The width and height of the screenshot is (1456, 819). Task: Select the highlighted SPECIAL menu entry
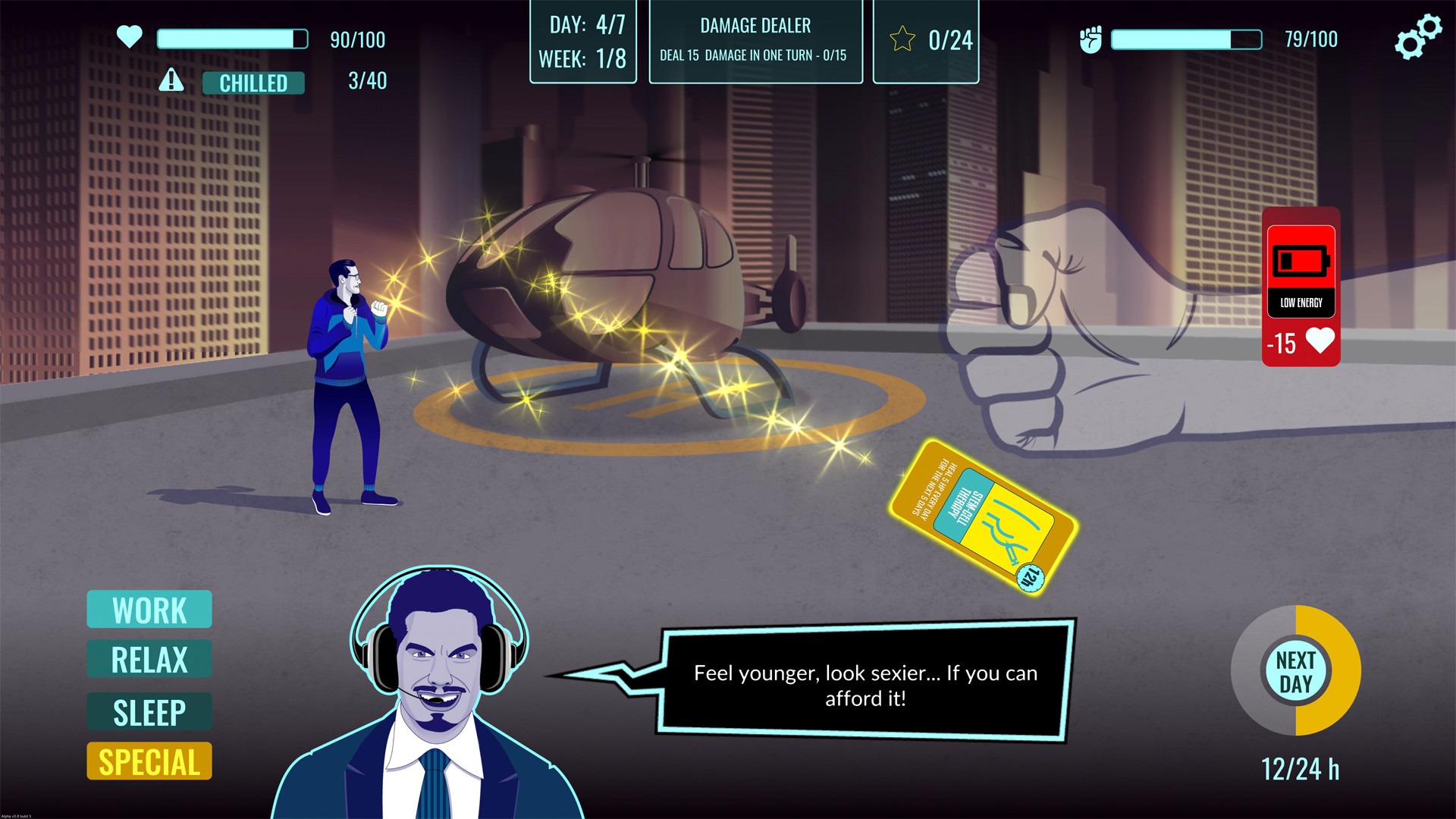coord(149,761)
